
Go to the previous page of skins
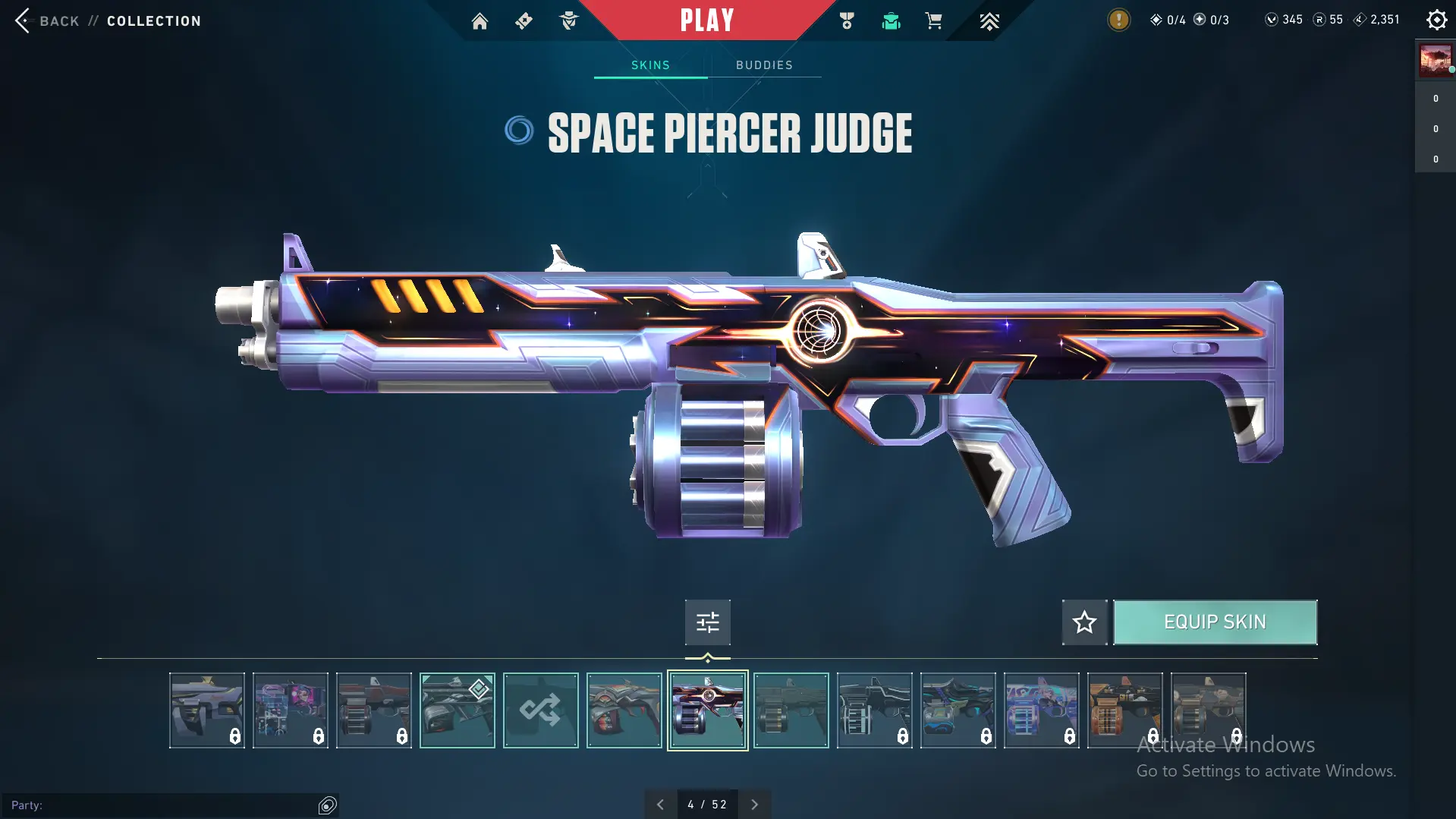pos(660,805)
